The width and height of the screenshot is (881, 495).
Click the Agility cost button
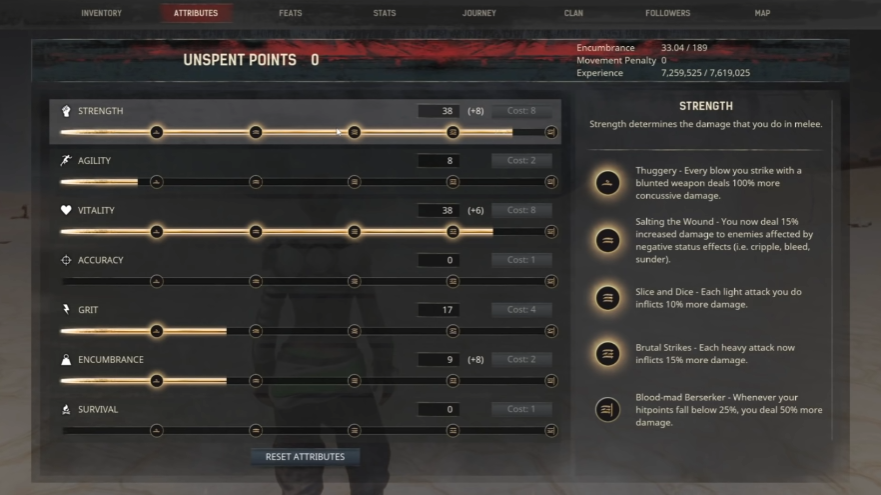click(x=521, y=161)
